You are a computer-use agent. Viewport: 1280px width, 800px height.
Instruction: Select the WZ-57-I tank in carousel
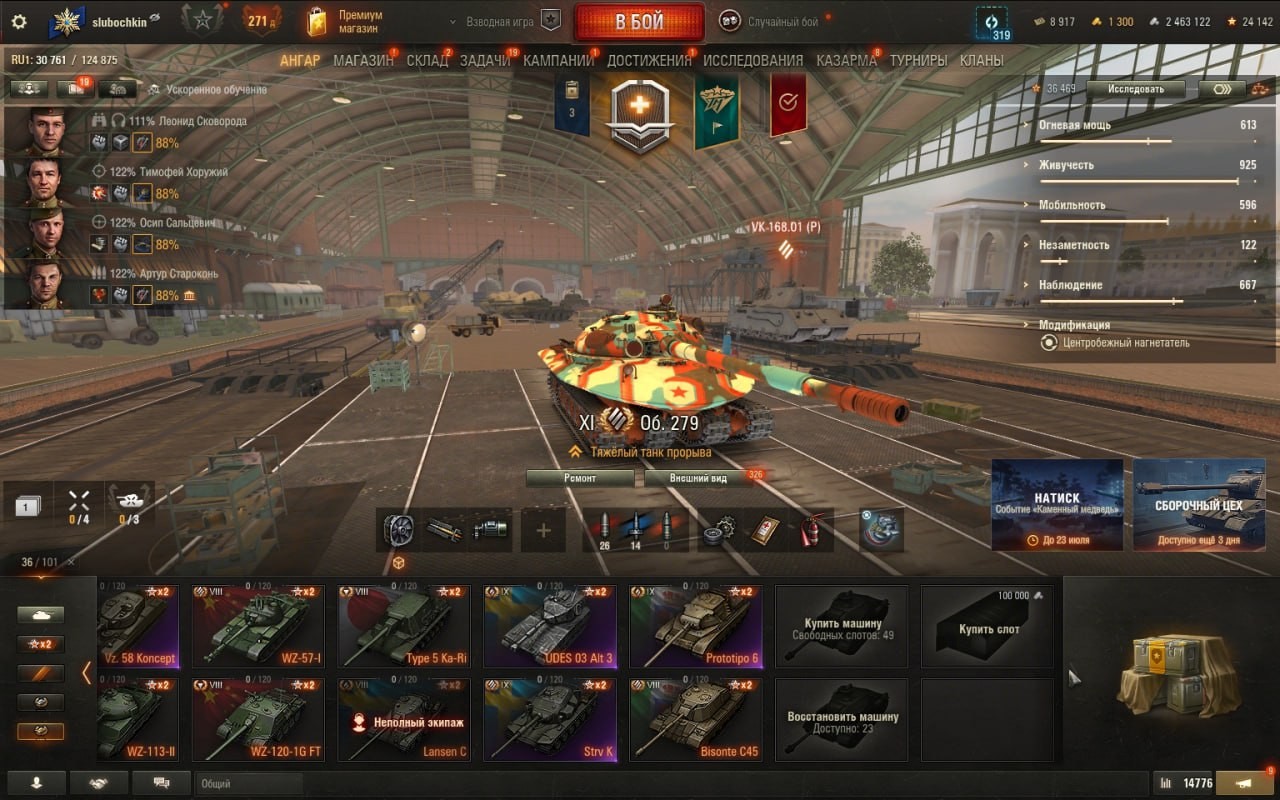tap(259, 626)
